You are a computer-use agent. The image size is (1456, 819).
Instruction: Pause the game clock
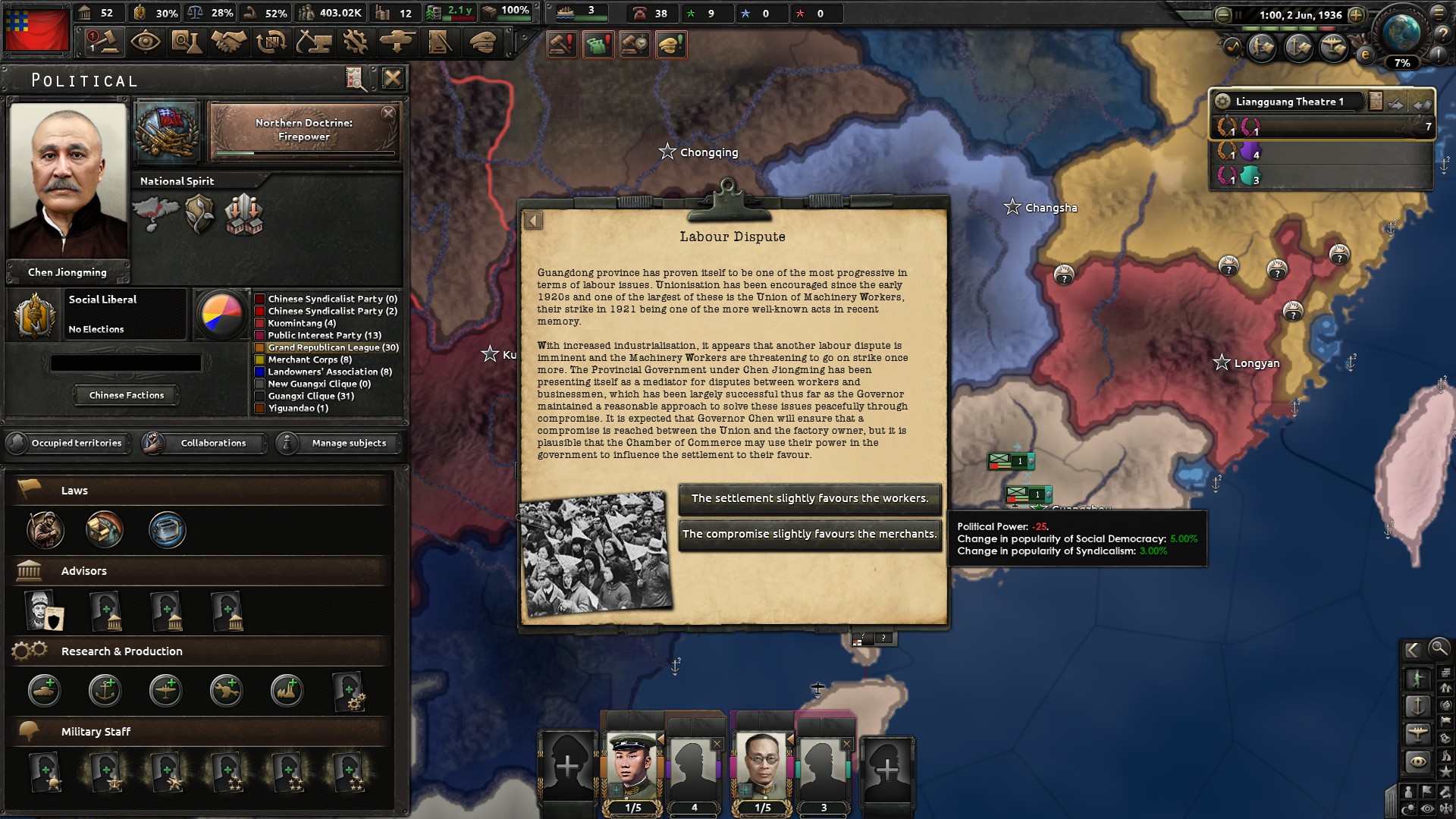point(1238,14)
